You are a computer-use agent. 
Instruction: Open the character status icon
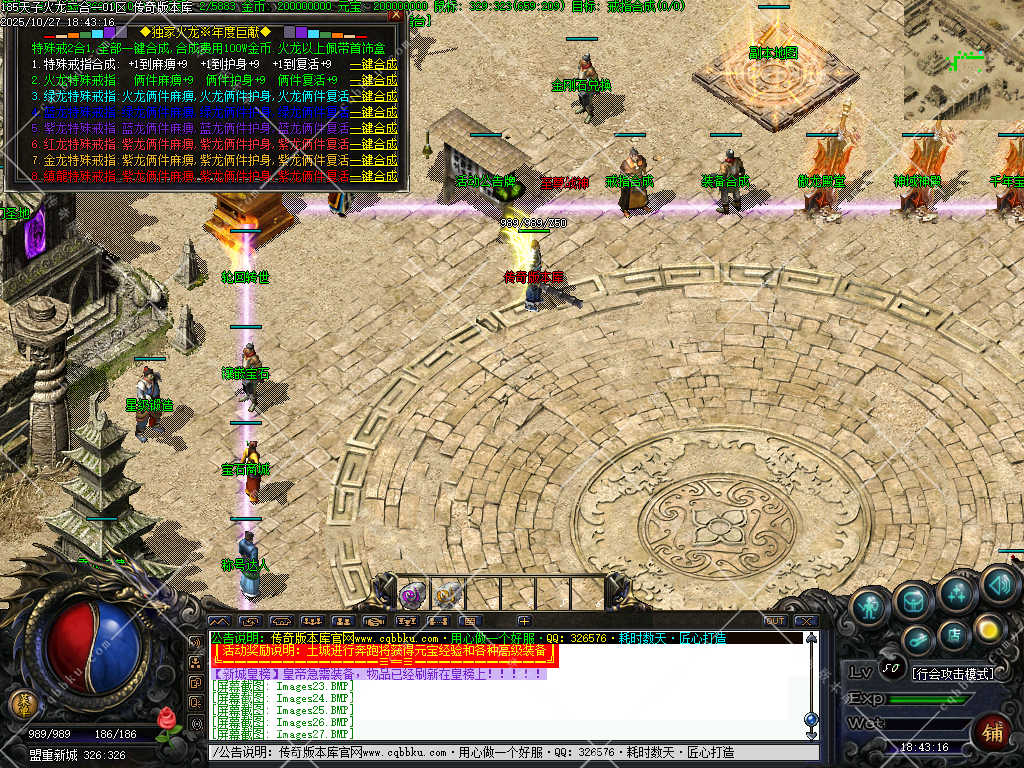870,605
